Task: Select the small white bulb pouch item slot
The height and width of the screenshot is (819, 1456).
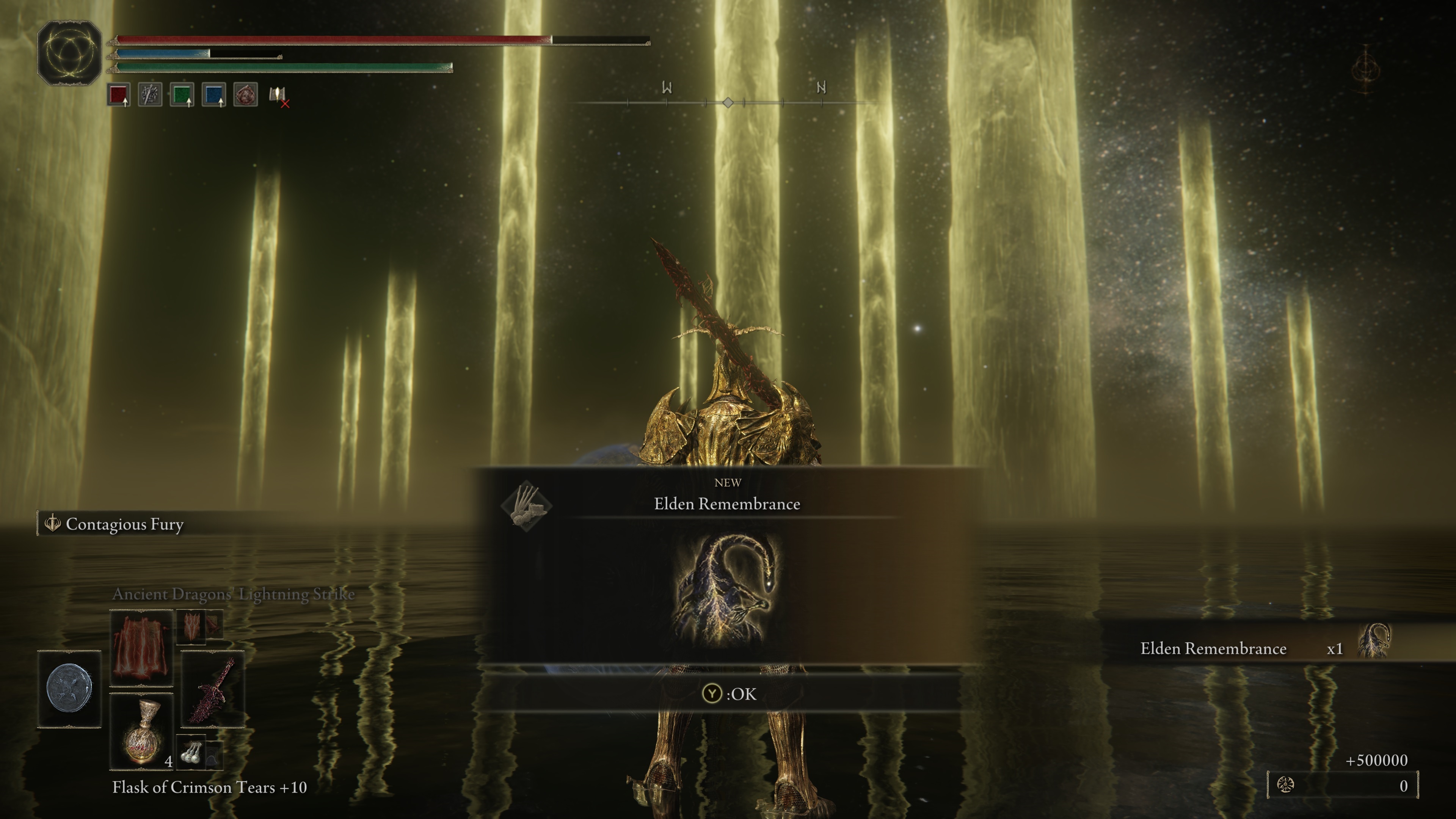Action: (191, 752)
